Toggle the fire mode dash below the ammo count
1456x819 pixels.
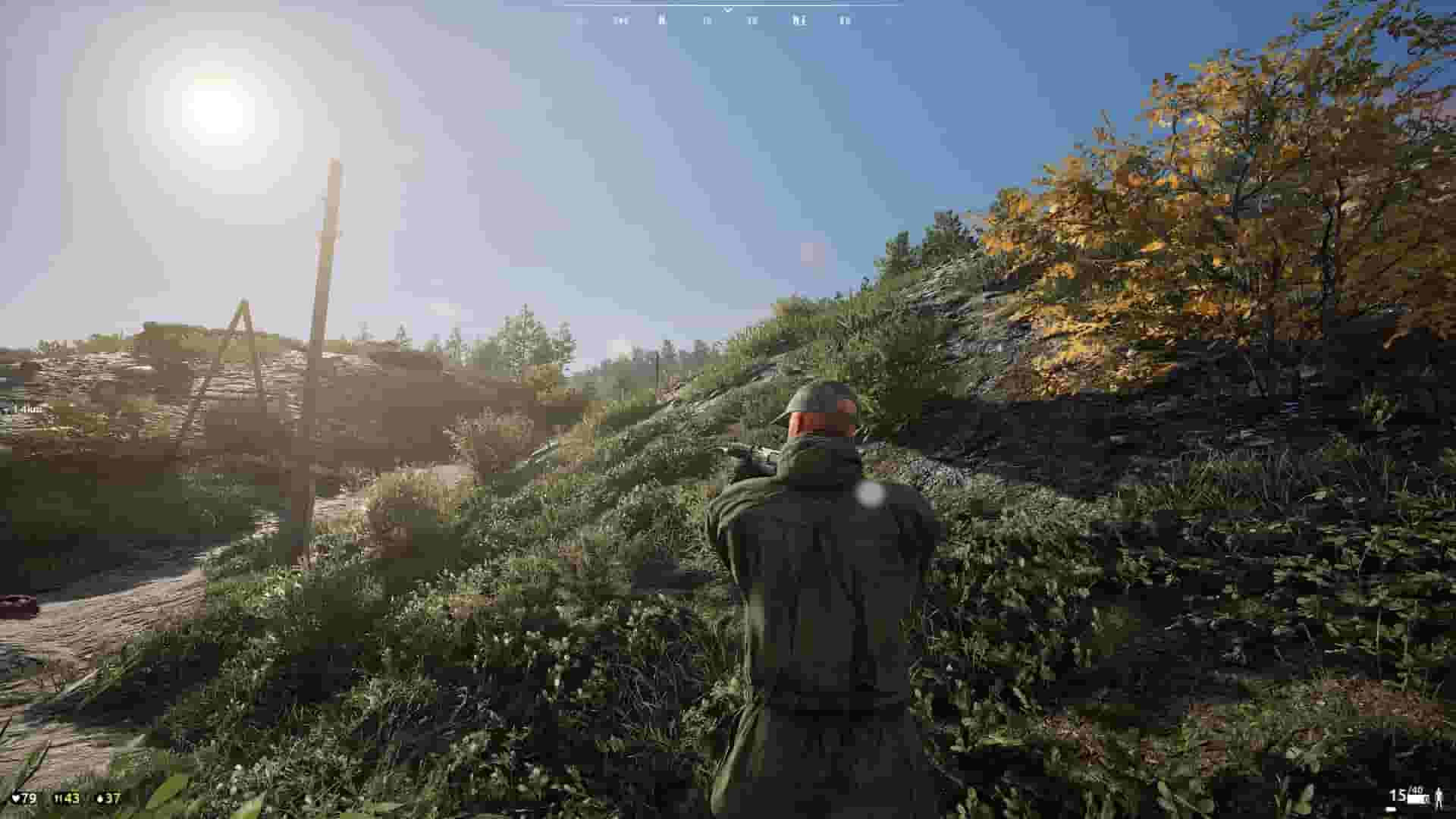(x=1390, y=808)
